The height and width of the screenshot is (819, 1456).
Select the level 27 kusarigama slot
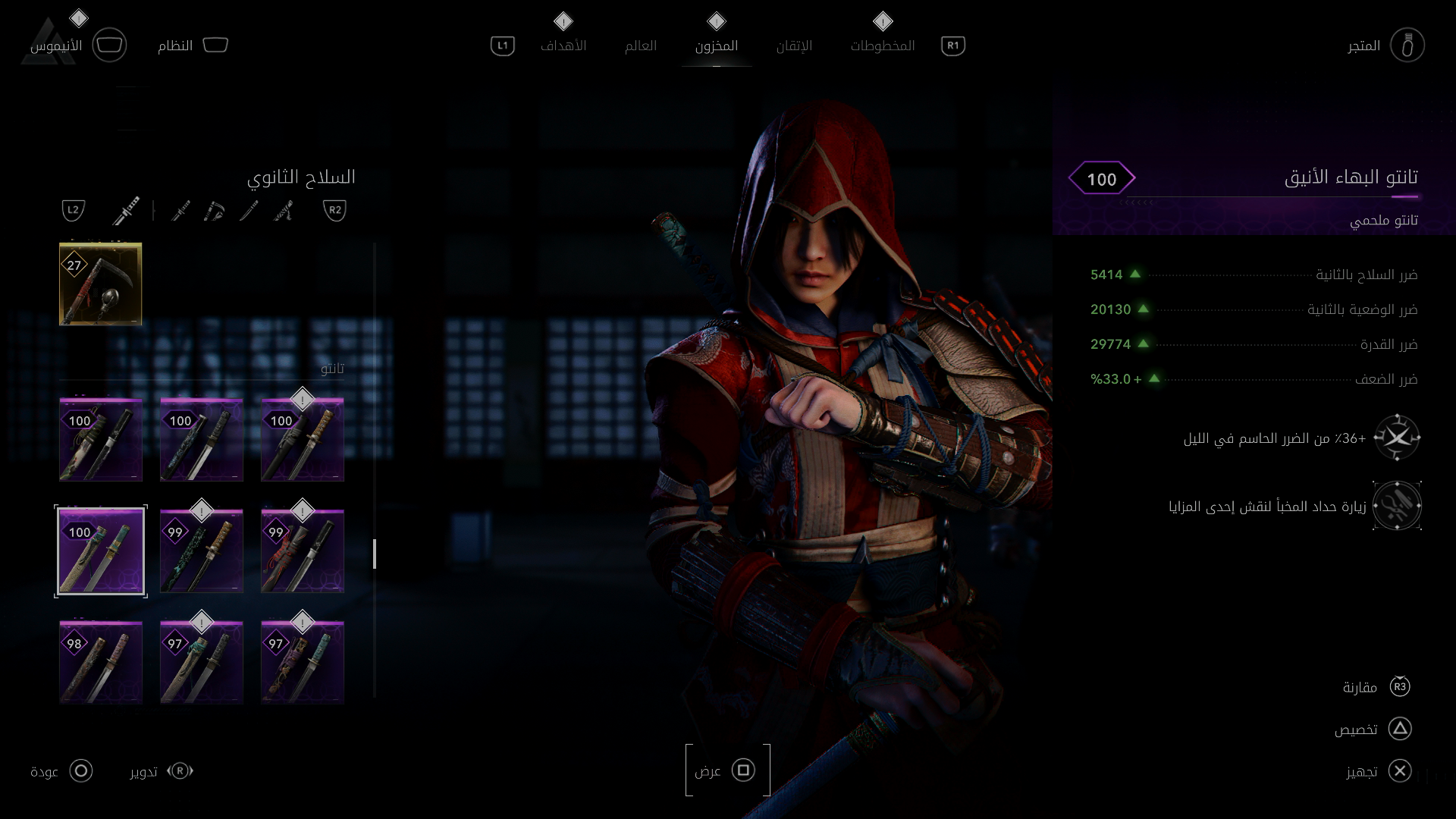[x=101, y=284]
